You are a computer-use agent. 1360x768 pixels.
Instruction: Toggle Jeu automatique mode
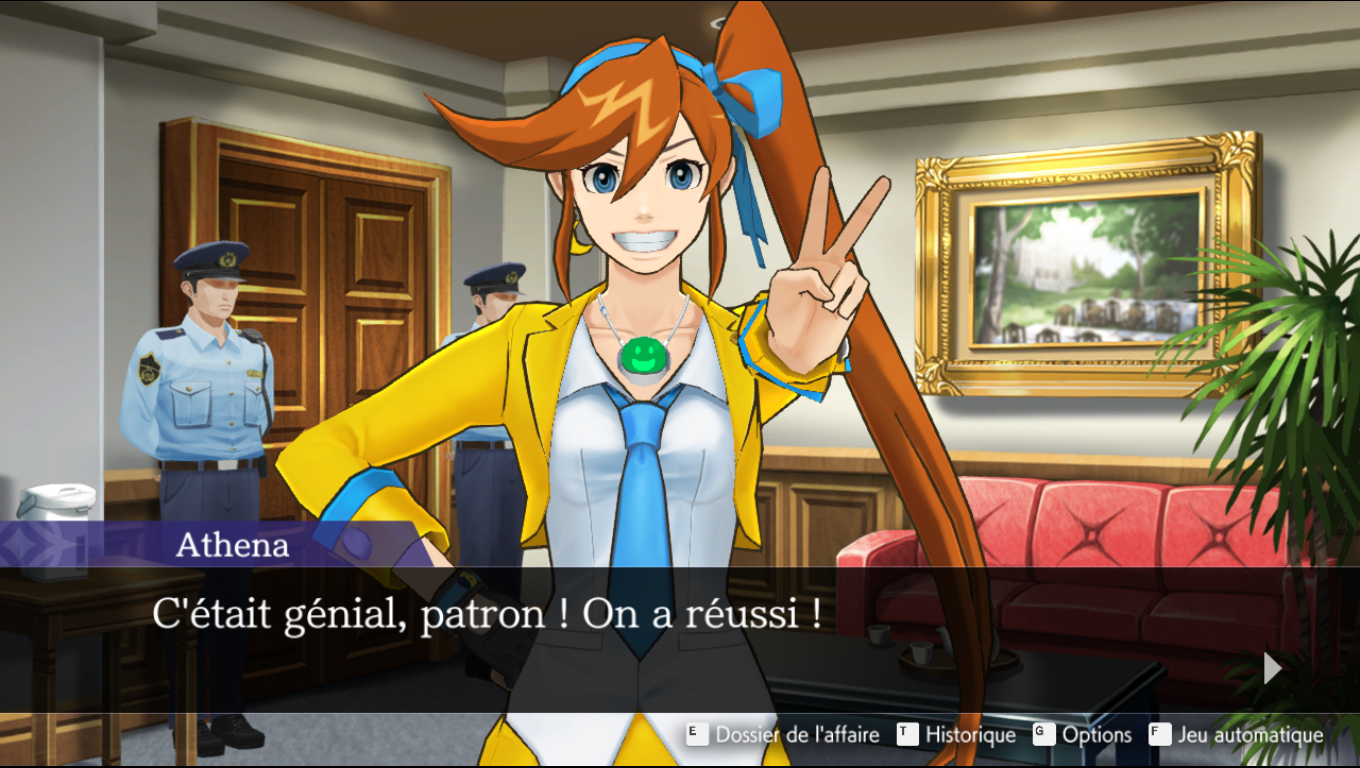(x=1236, y=735)
